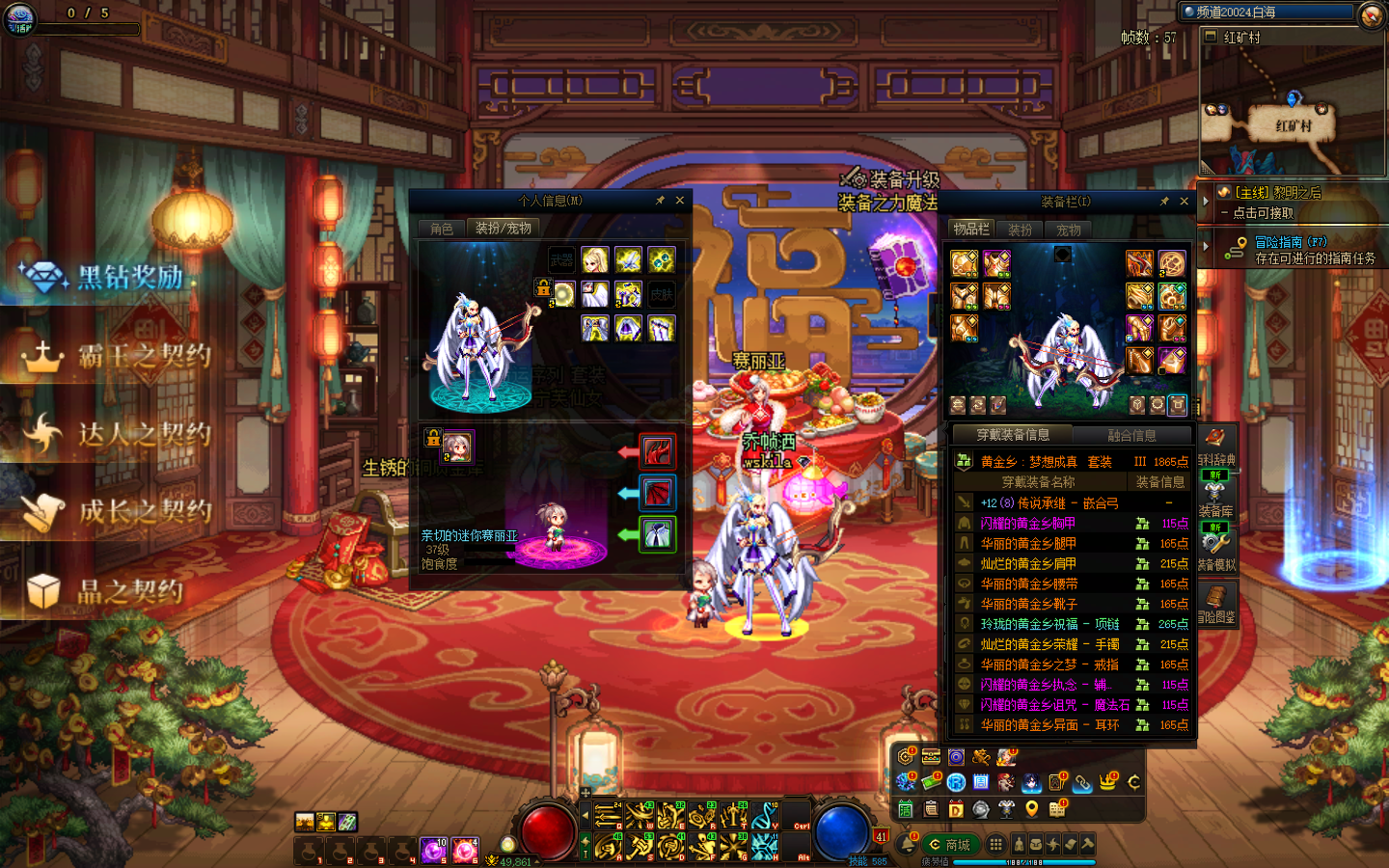Close the 装备栏 window
This screenshot has height=868, width=1389.
[x=1185, y=202]
